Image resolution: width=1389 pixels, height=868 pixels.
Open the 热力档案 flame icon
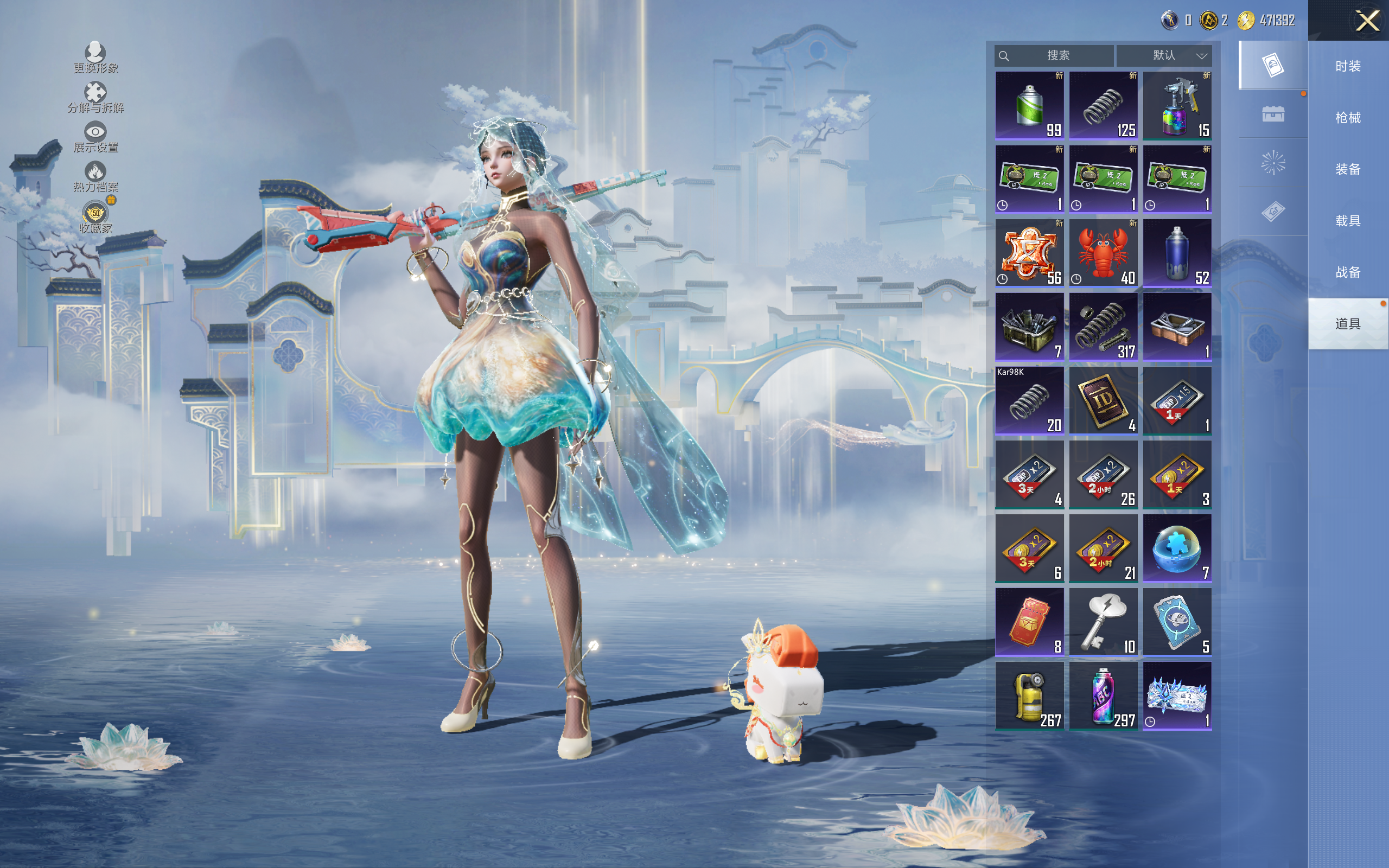pos(95,176)
